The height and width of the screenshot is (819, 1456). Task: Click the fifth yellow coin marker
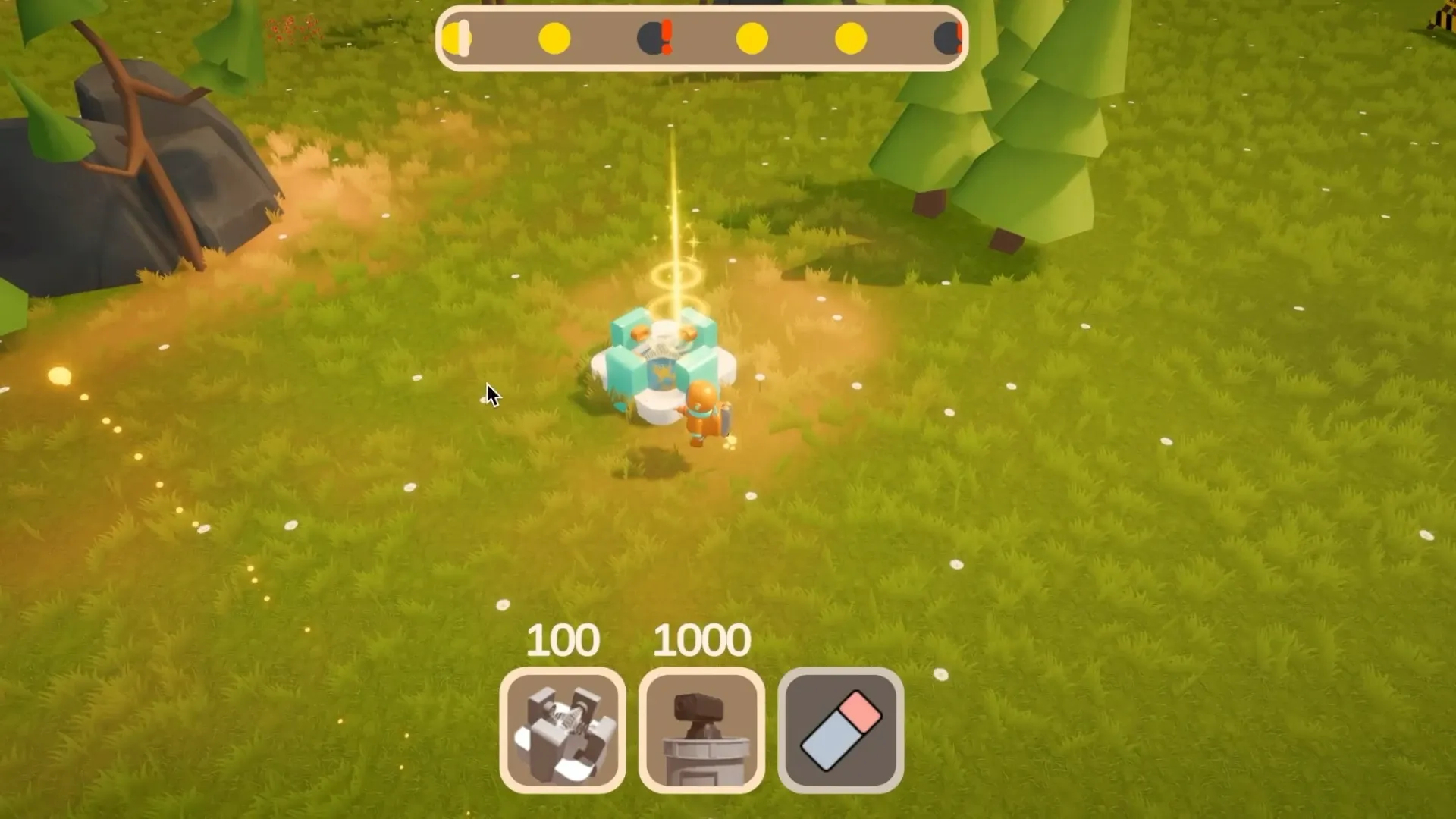pos(851,38)
